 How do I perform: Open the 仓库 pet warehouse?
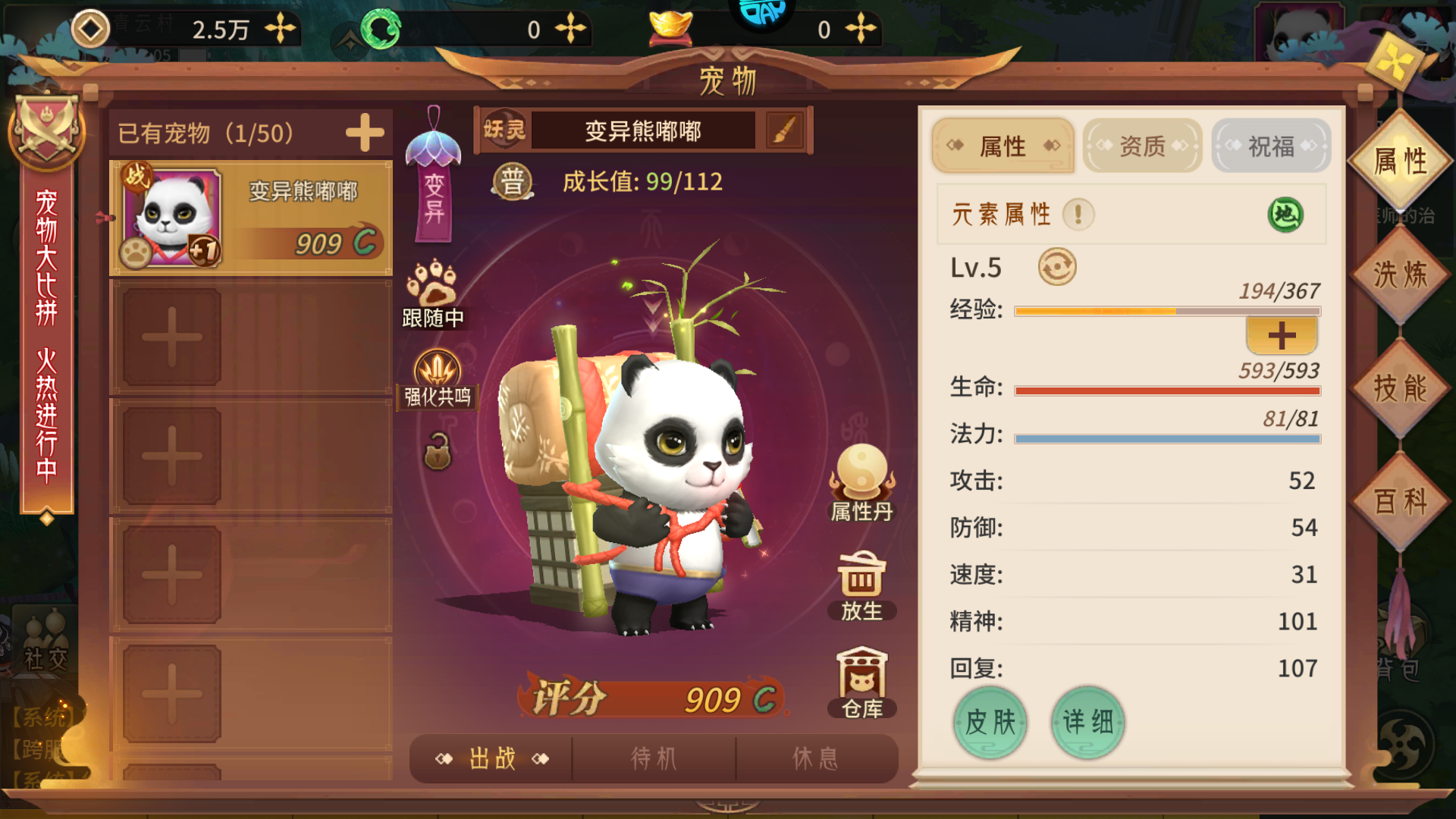pyautogui.click(x=861, y=681)
